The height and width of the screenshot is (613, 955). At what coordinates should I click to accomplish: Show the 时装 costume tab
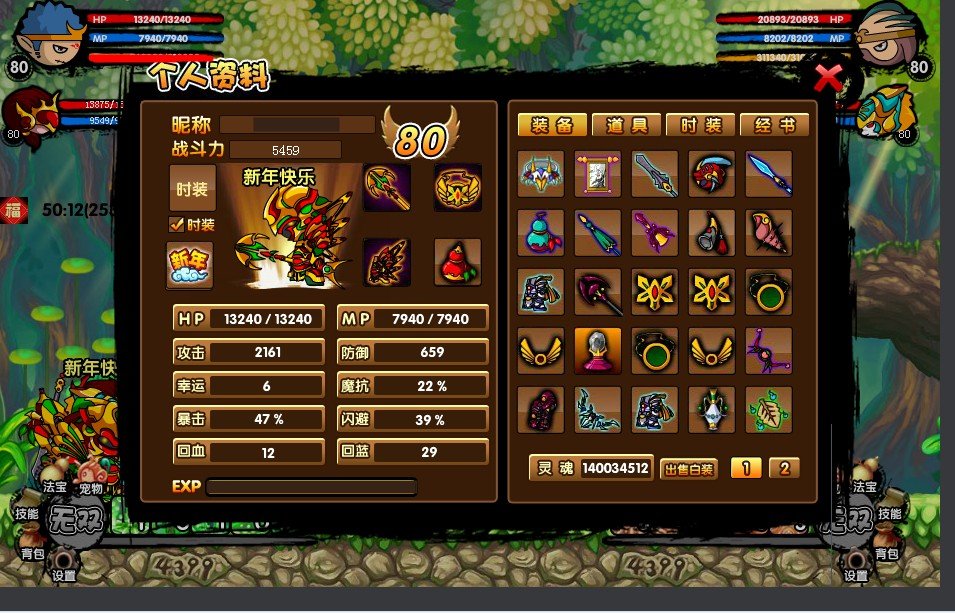click(700, 125)
